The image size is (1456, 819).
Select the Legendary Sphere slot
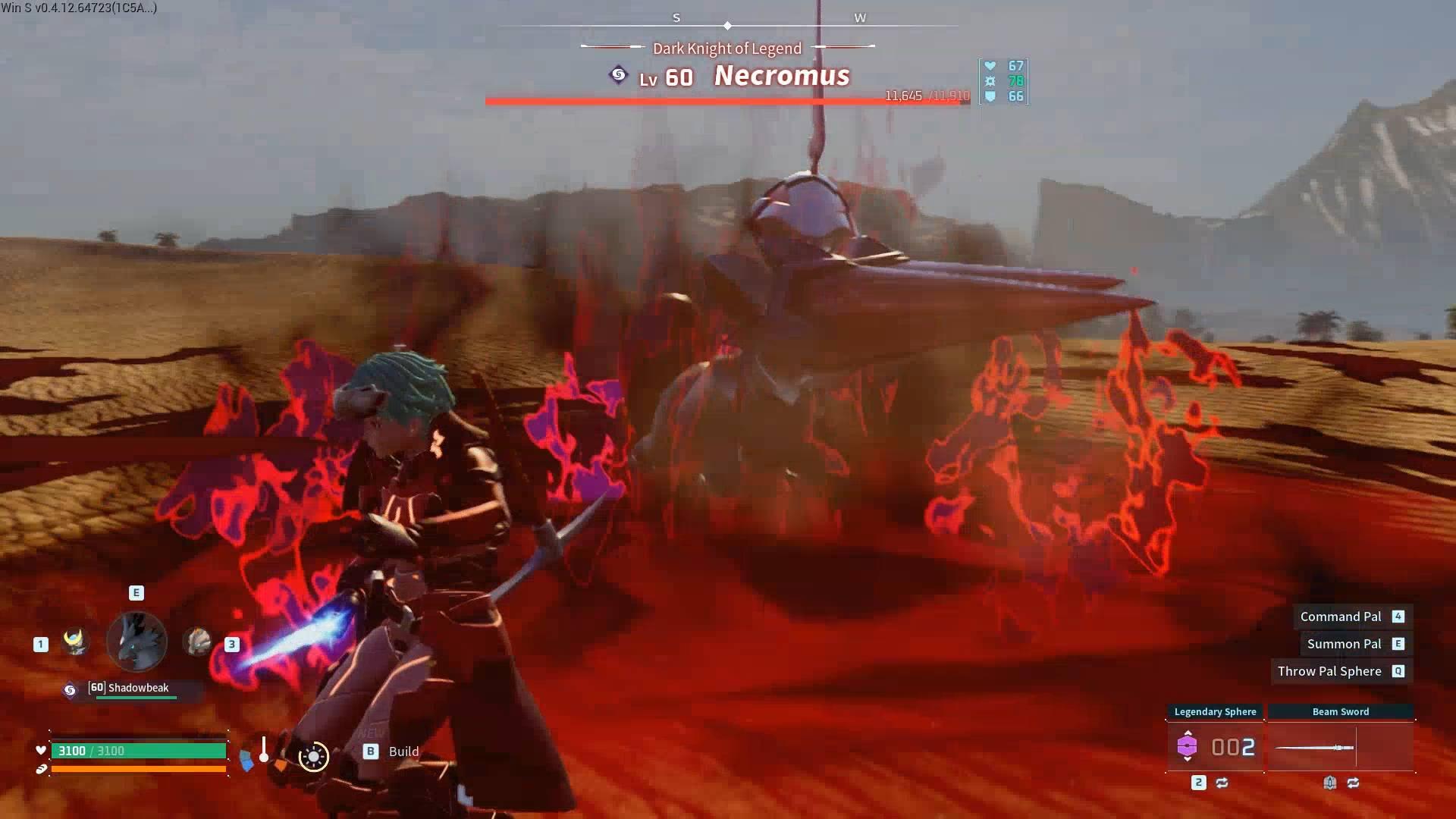(1215, 747)
